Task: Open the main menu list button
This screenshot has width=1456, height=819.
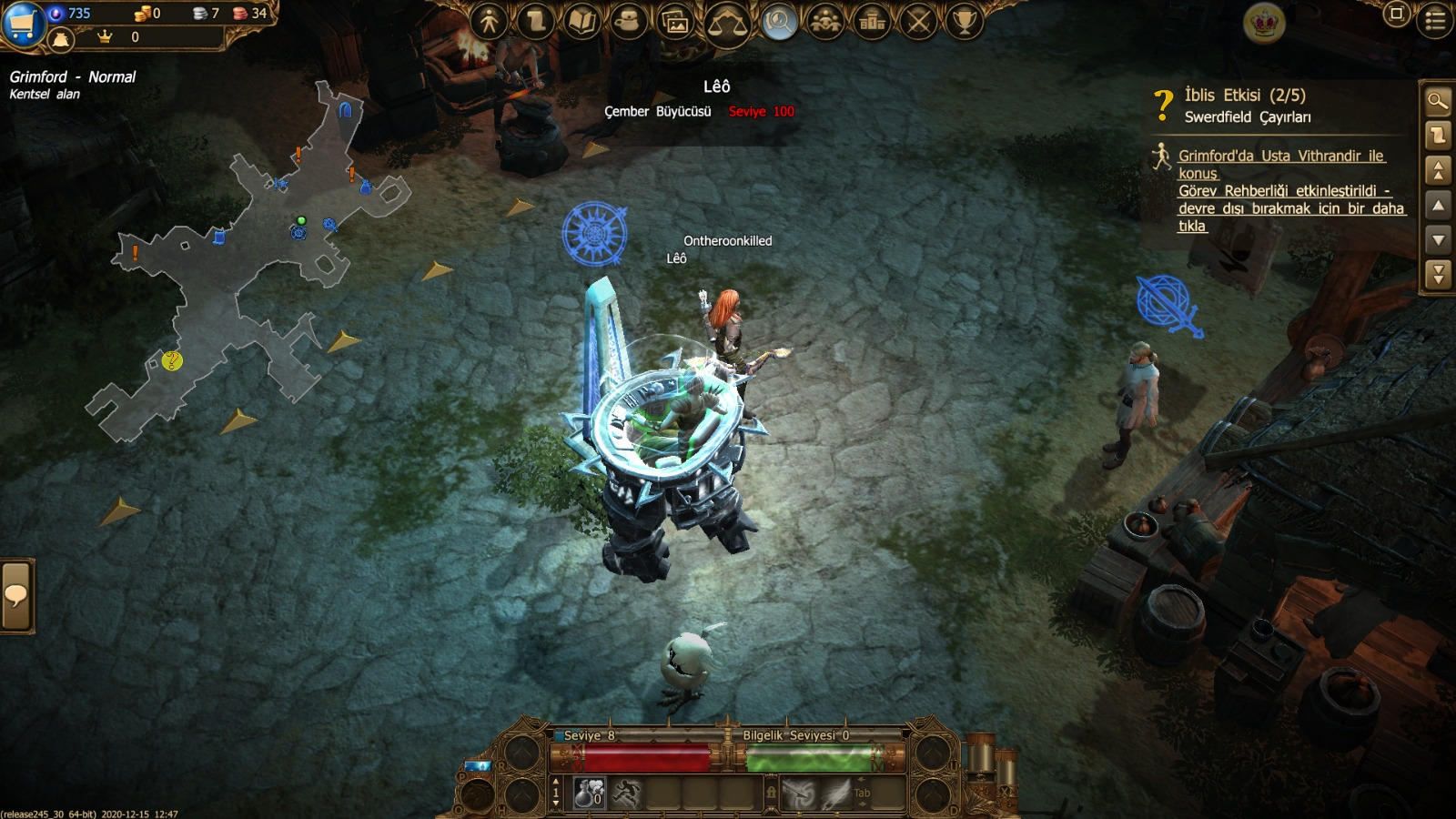Action: pos(1436,20)
